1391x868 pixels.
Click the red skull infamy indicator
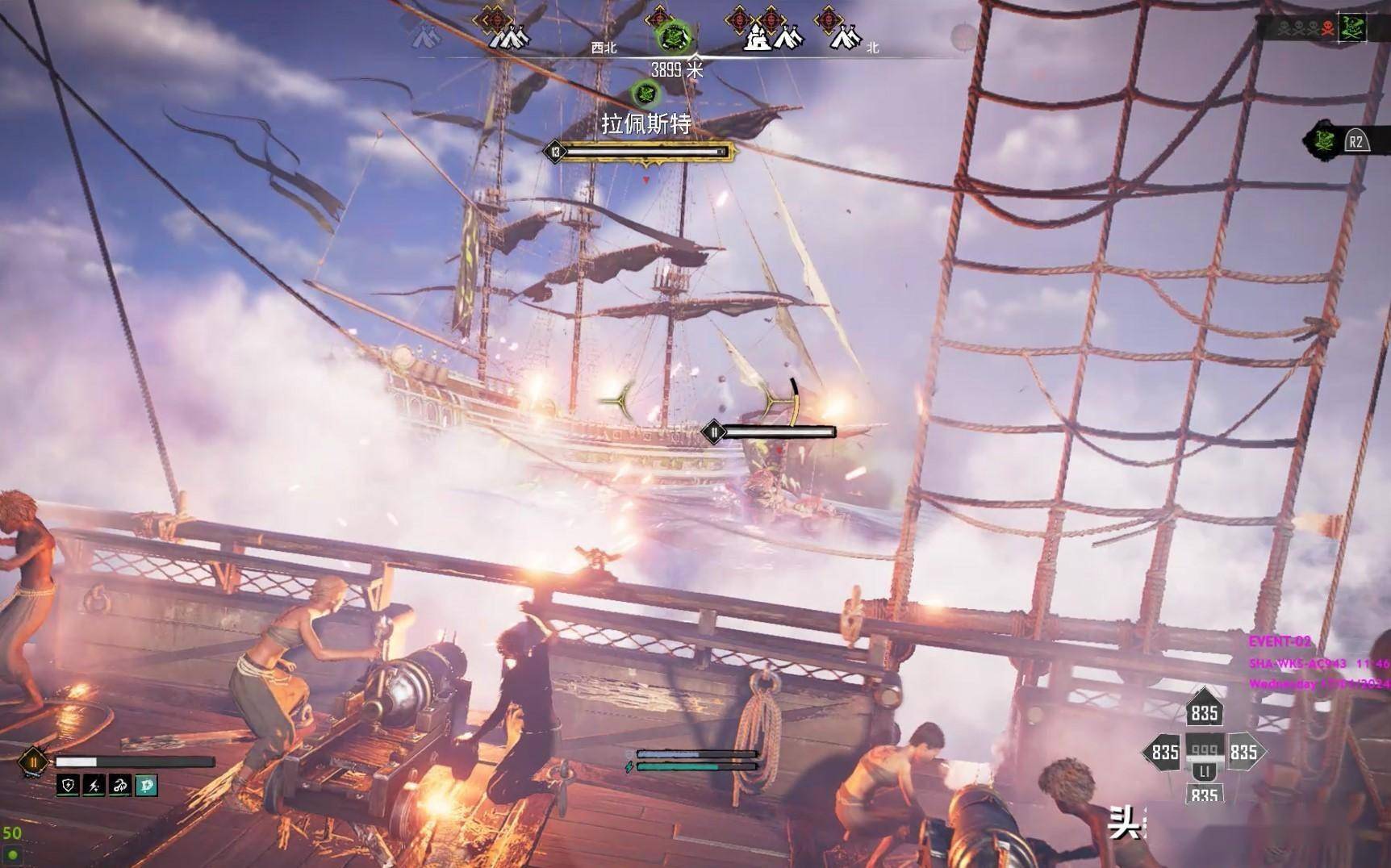tap(1326, 29)
